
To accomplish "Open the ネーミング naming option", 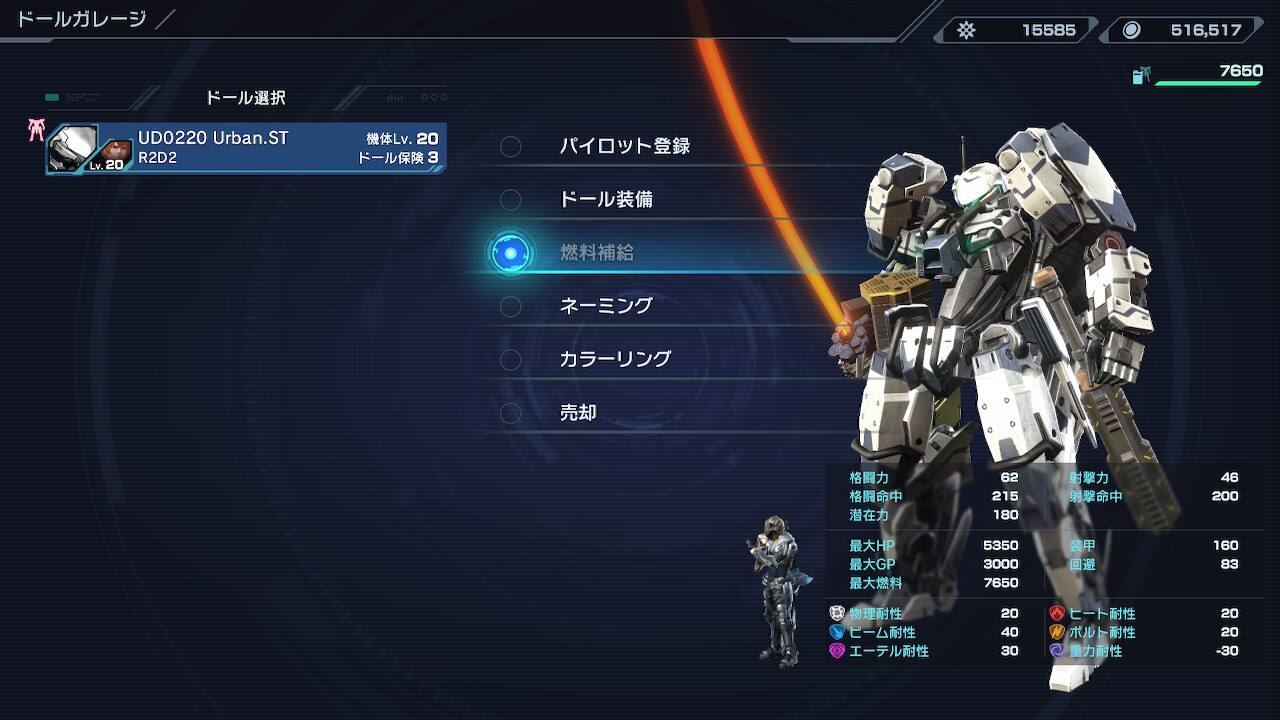I will (x=606, y=306).
